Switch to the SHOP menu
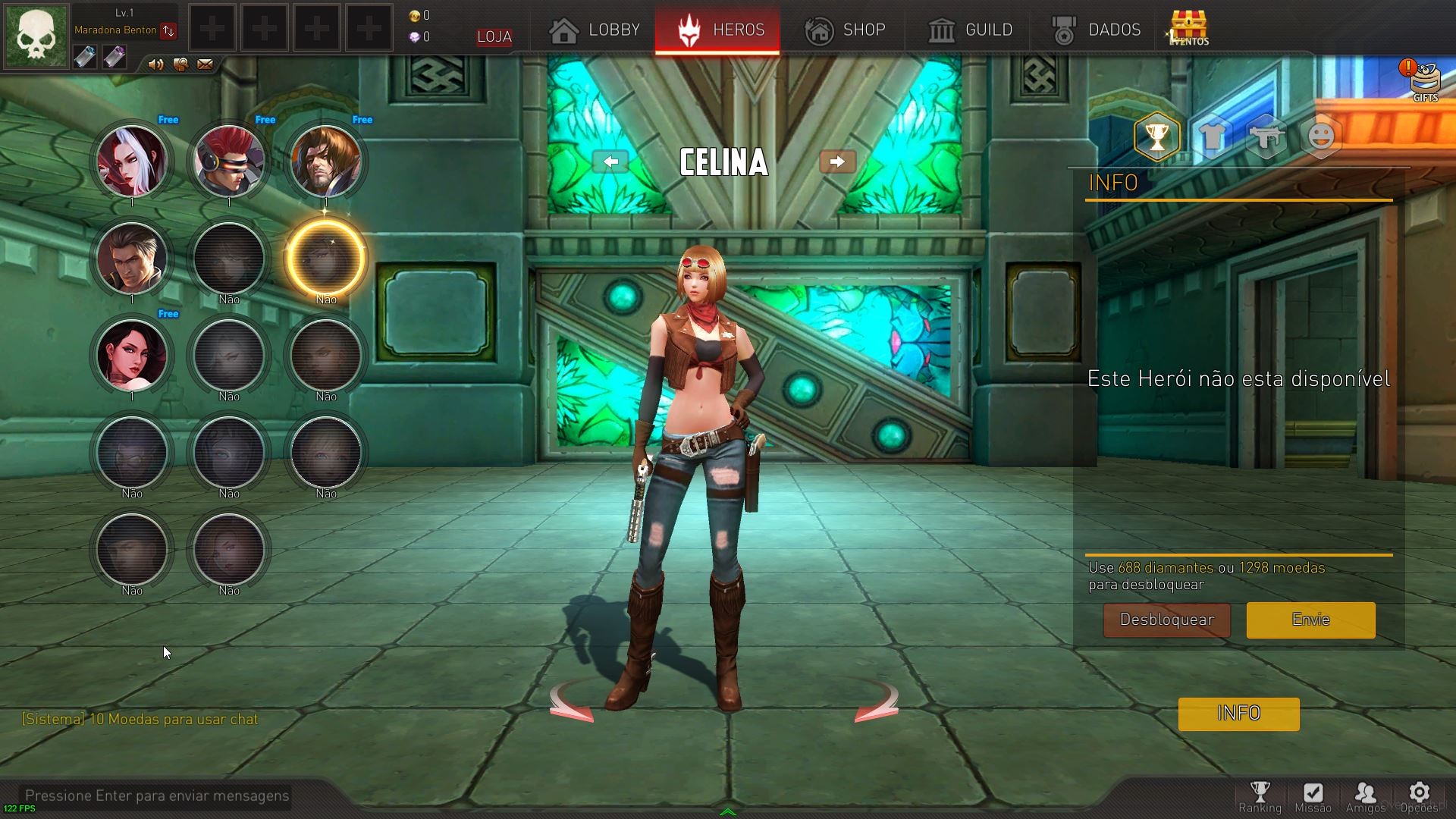1456x819 pixels. click(845, 30)
